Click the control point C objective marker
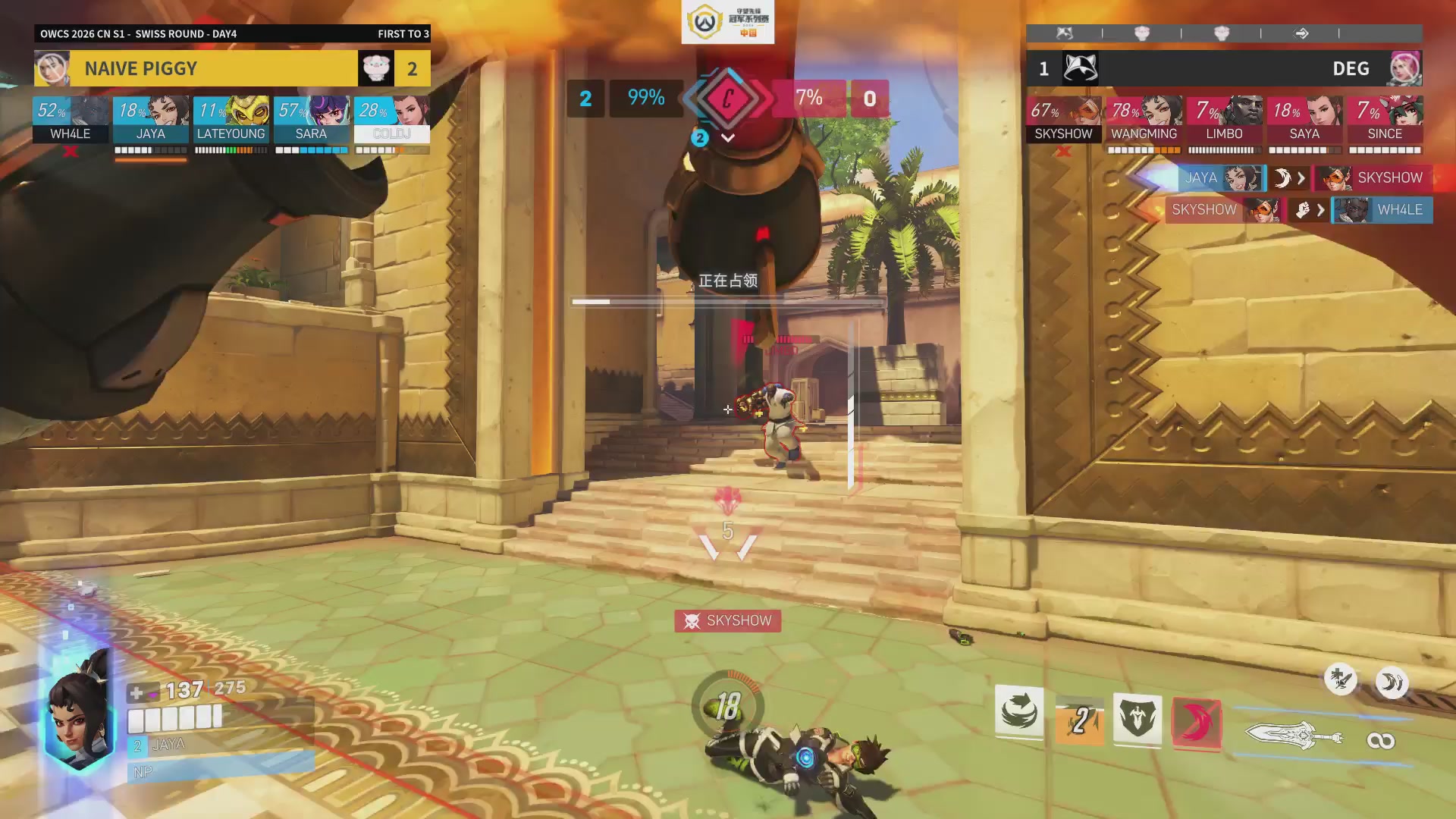1456x819 pixels. click(x=728, y=99)
